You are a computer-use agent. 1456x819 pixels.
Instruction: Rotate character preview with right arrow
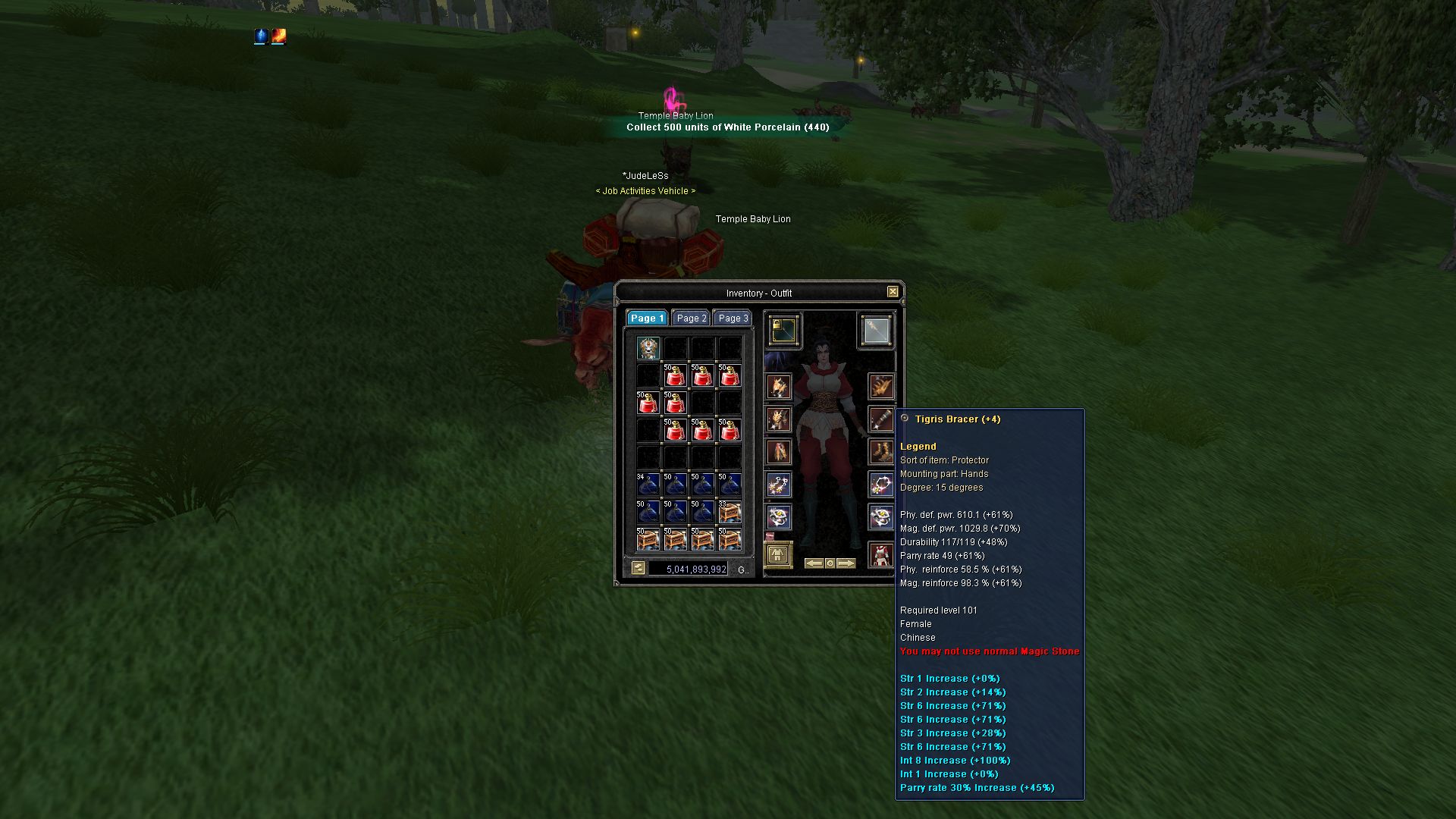tap(846, 563)
